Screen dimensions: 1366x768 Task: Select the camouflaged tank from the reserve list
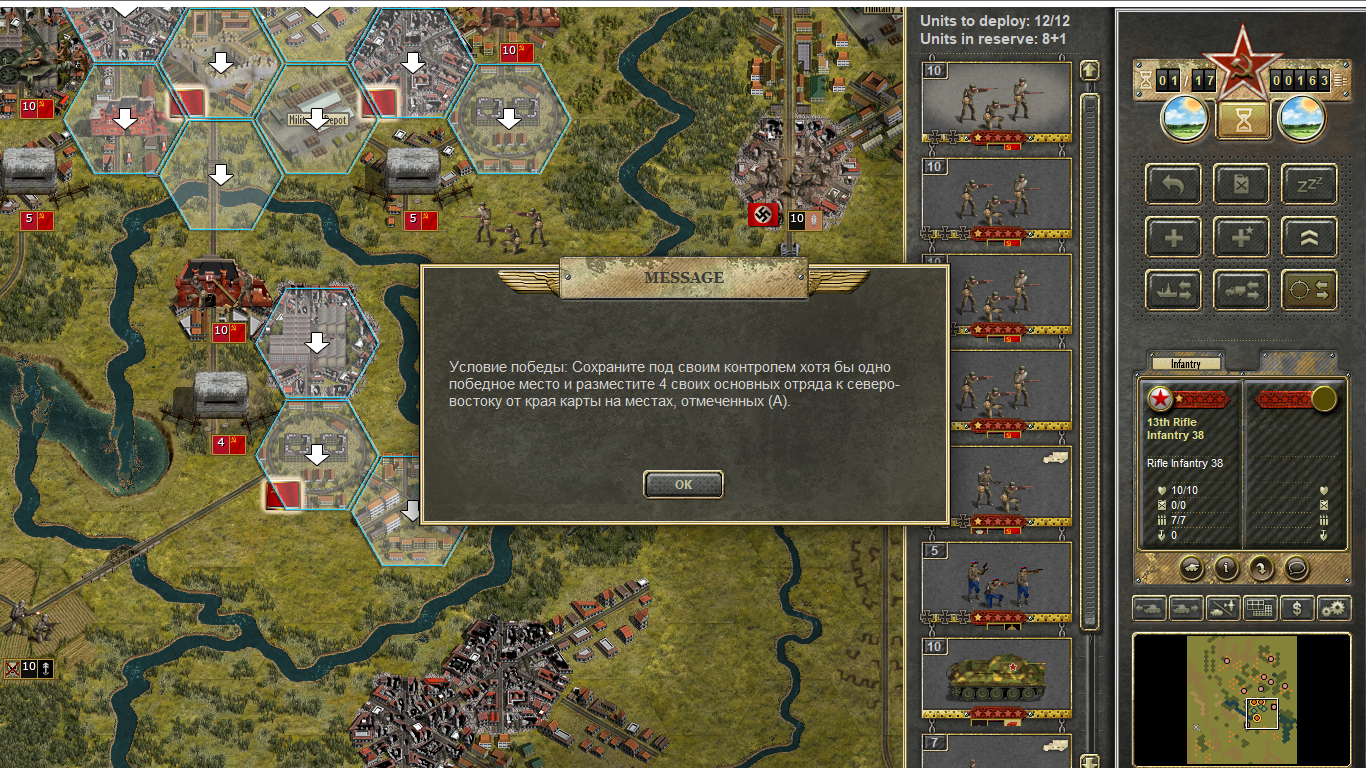(x=995, y=676)
